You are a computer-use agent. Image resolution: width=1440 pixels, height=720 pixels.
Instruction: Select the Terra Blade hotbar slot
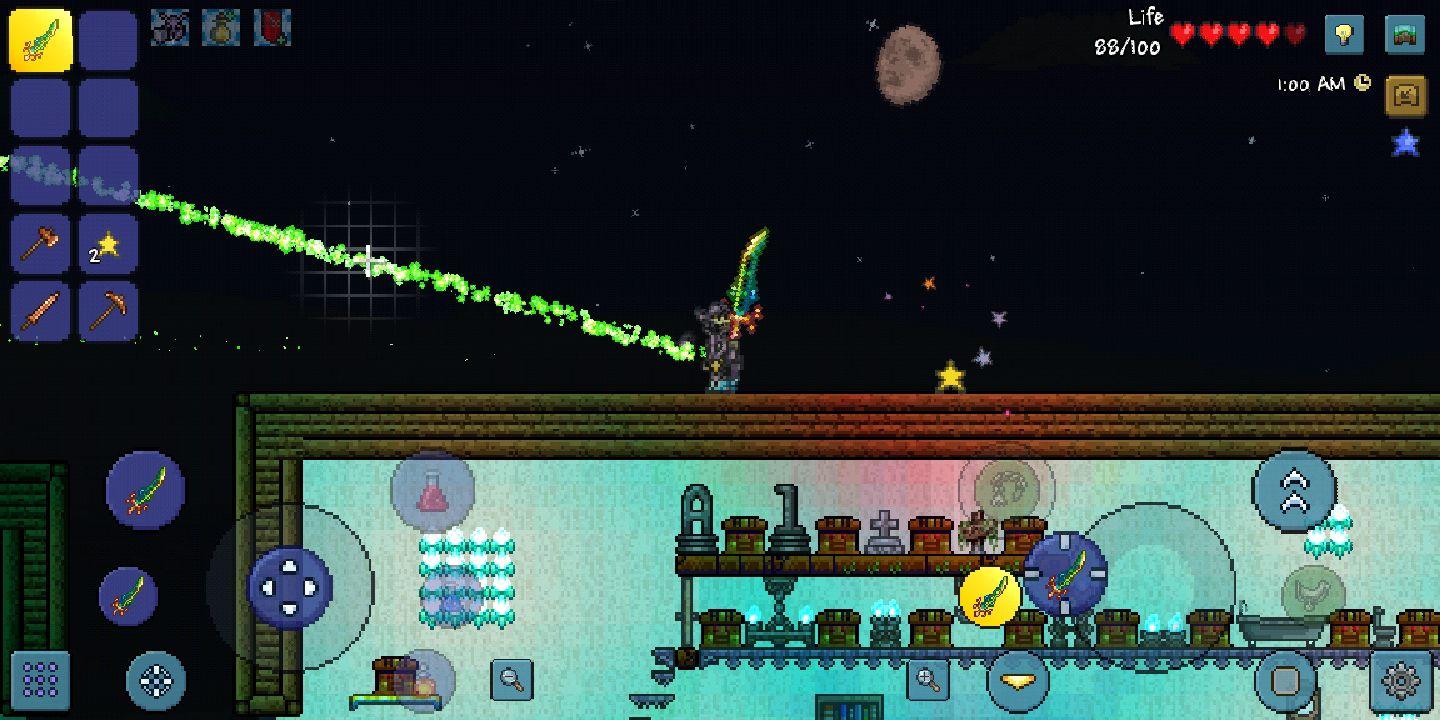point(41,40)
